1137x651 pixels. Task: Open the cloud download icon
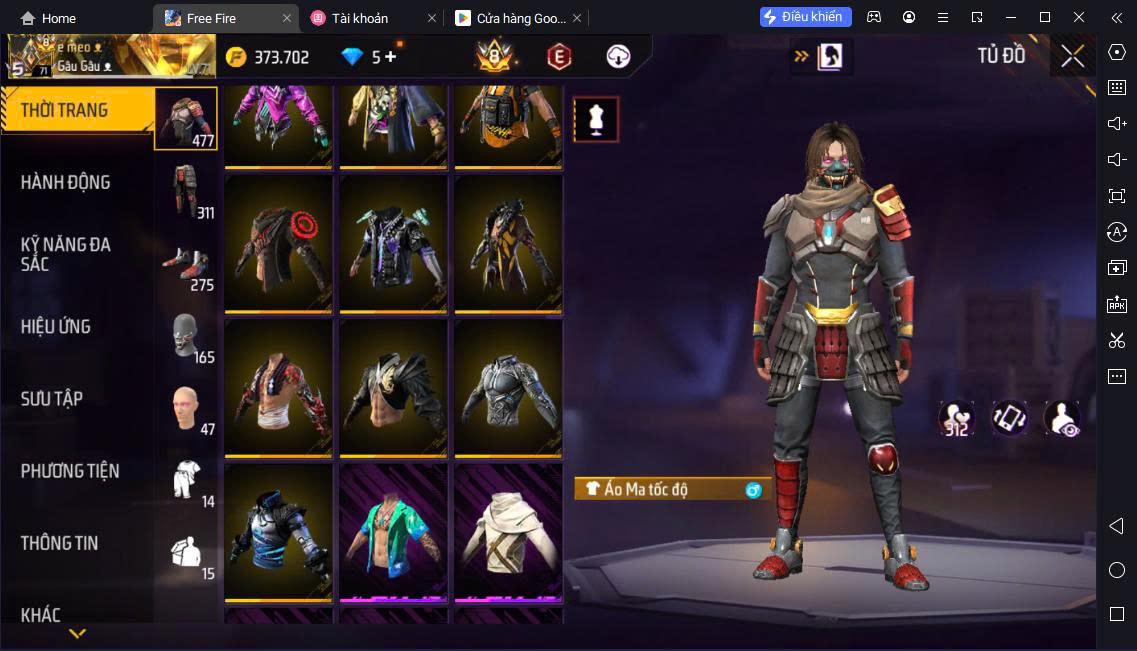tap(618, 57)
